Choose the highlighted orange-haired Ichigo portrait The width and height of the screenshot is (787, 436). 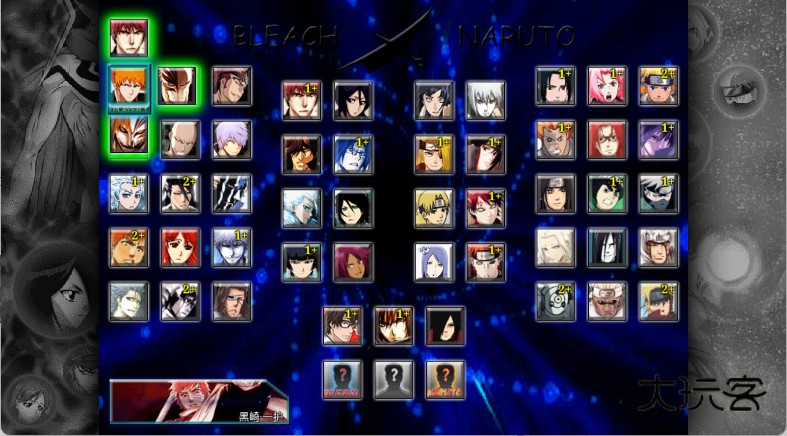[129, 86]
